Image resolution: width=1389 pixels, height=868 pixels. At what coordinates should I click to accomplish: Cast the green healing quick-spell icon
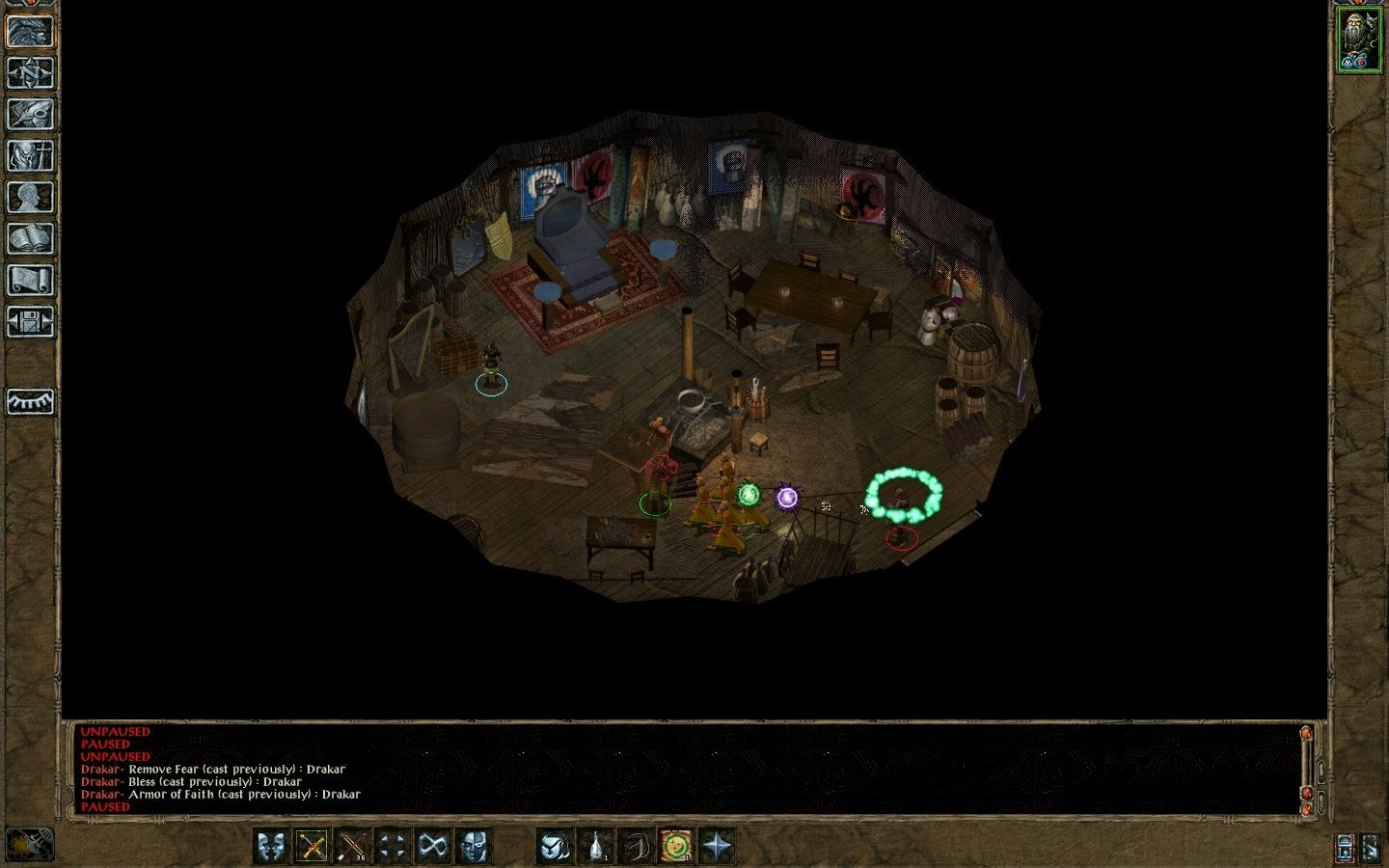point(673,846)
